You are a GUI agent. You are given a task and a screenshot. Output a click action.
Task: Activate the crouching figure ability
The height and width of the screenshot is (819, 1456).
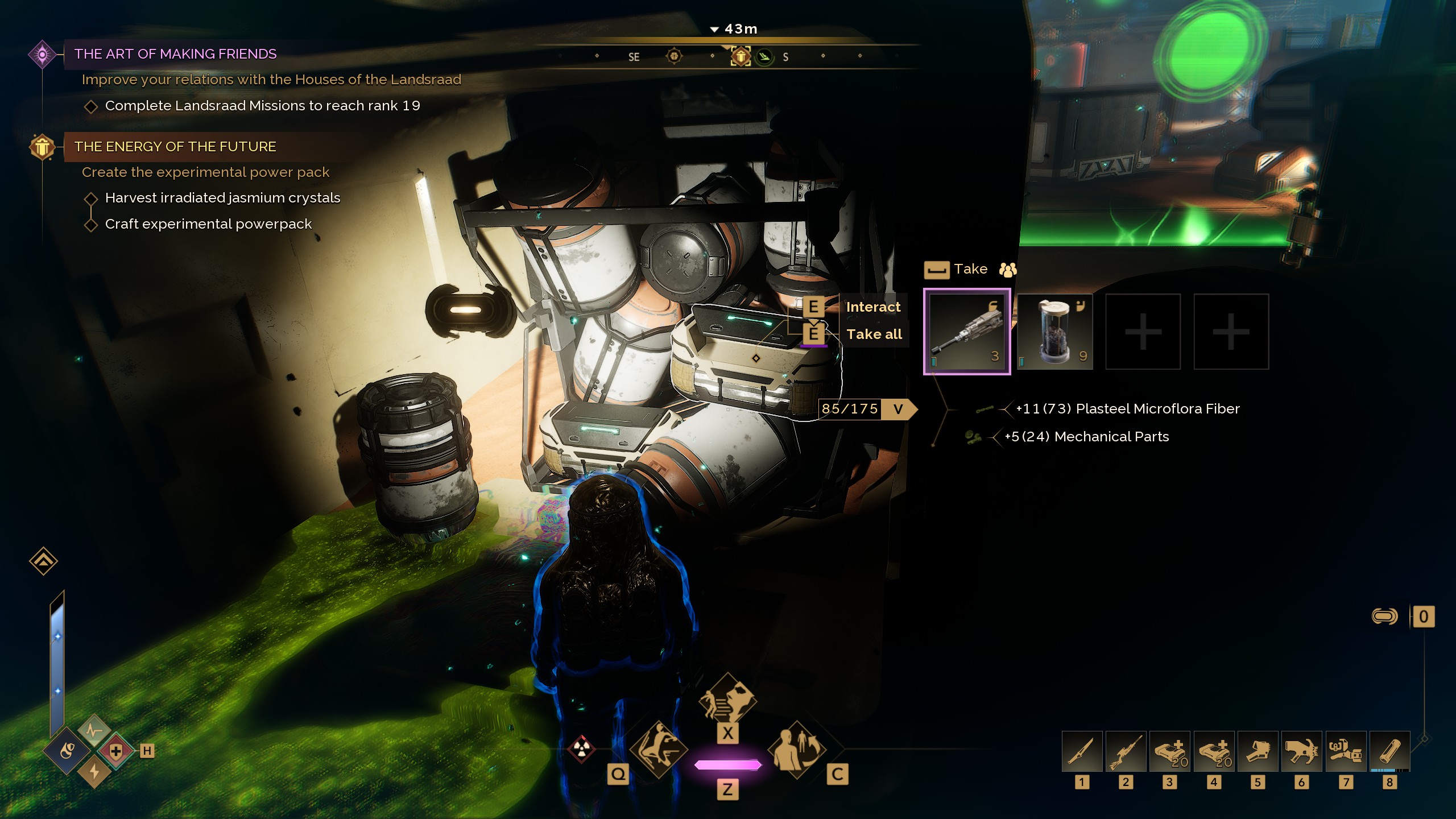click(659, 750)
